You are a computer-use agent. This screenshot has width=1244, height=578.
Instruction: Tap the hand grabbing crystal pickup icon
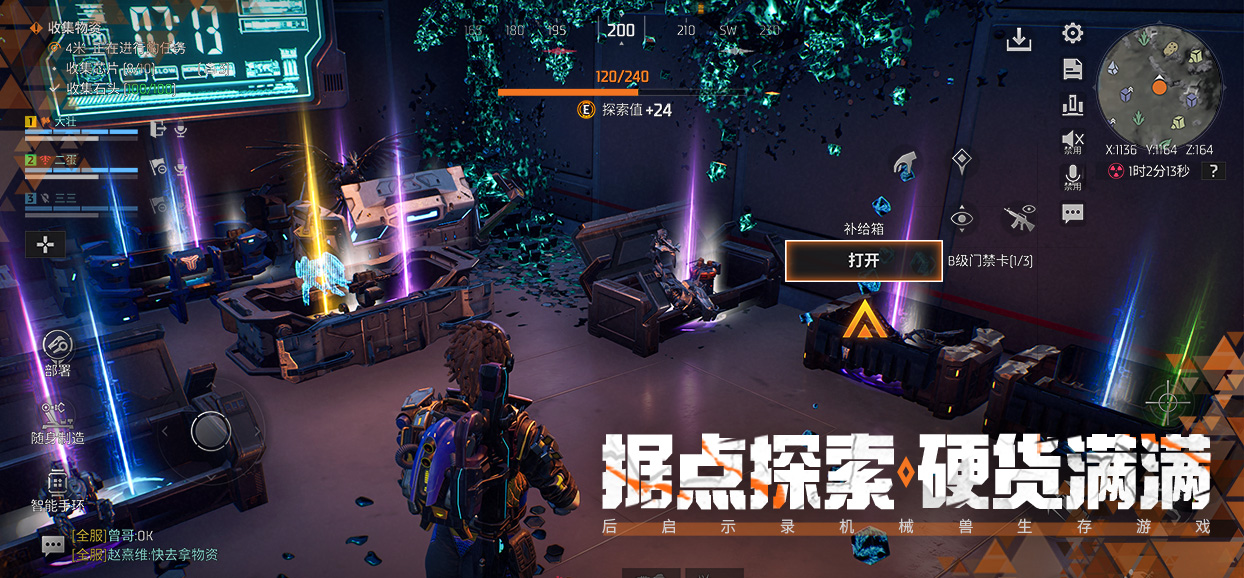point(905,164)
